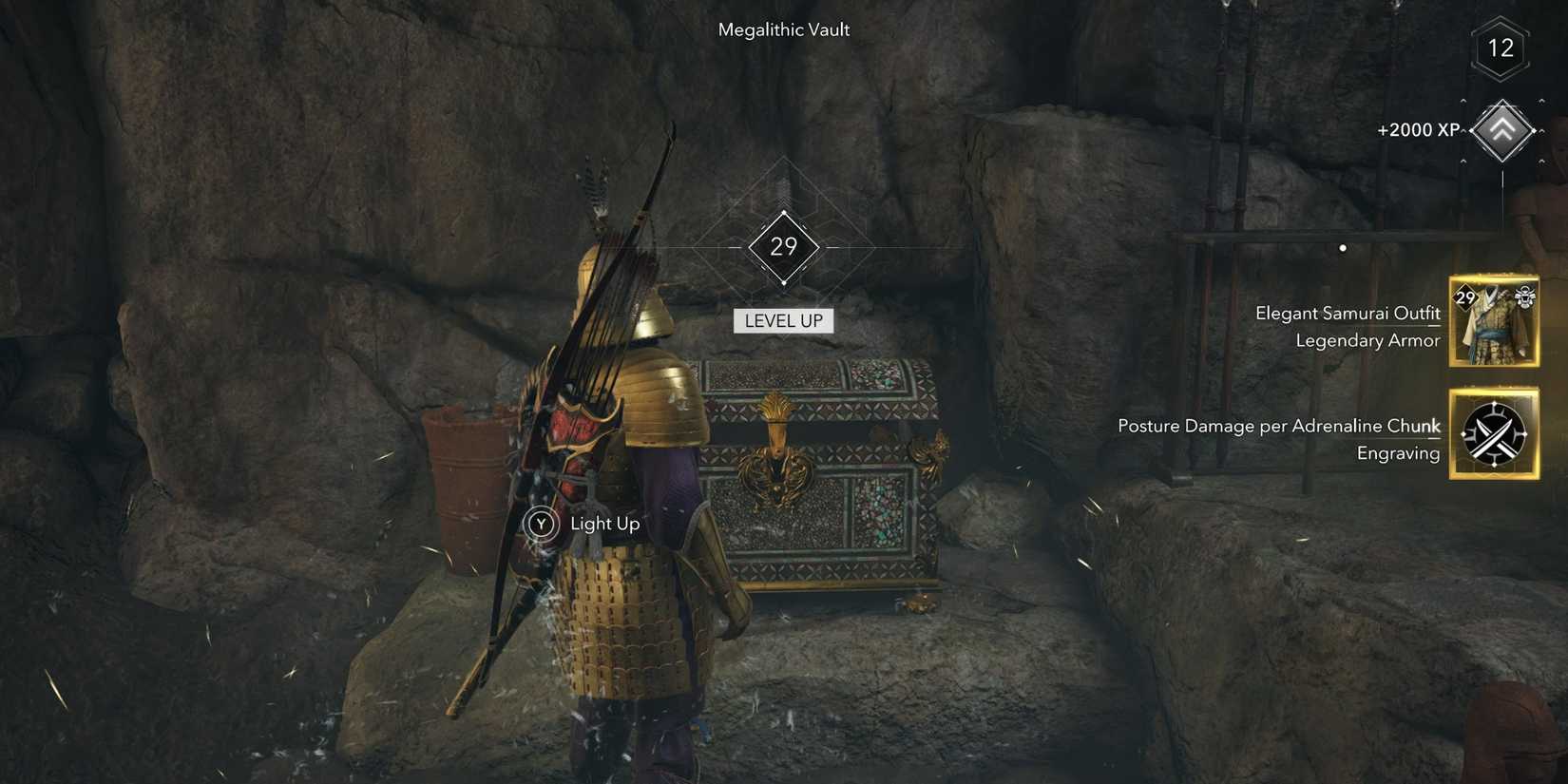Select the diamond showing level 29
Image resolution: width=1568 pixels, height=784 pixels.
783,246
